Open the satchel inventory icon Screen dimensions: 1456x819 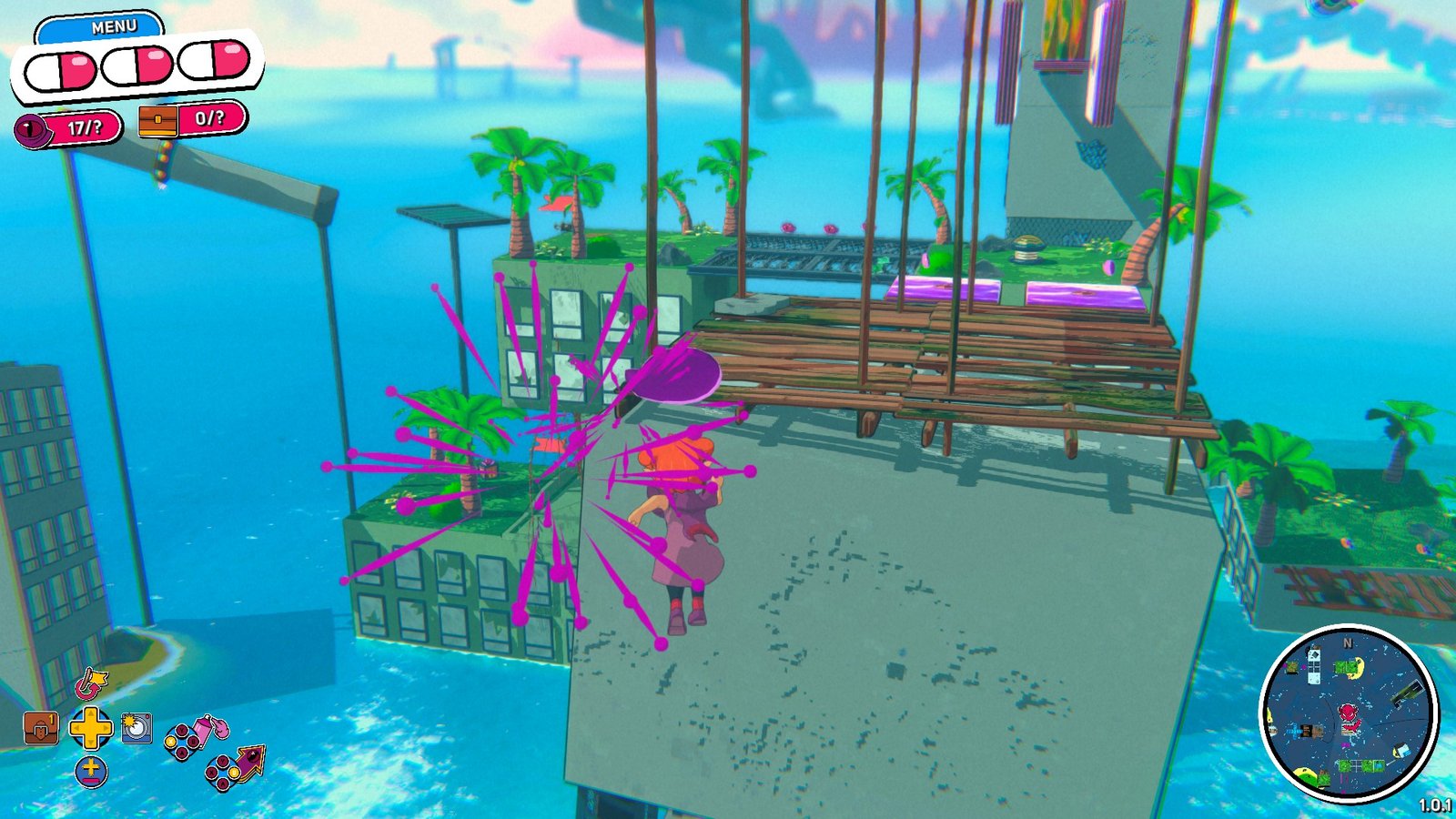pos(41,728)
